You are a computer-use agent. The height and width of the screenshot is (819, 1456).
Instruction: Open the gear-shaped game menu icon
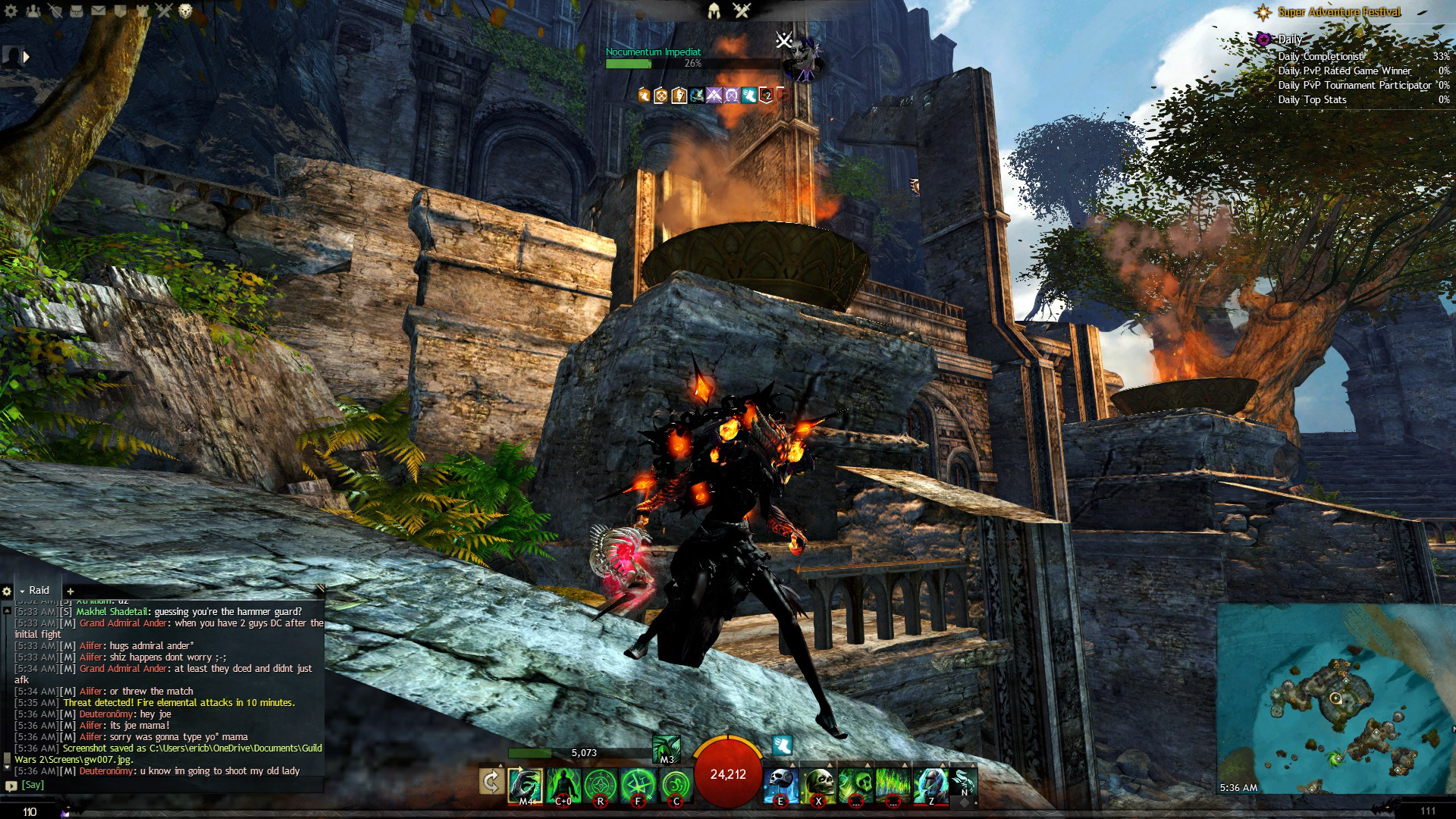[x=11, y=11]
